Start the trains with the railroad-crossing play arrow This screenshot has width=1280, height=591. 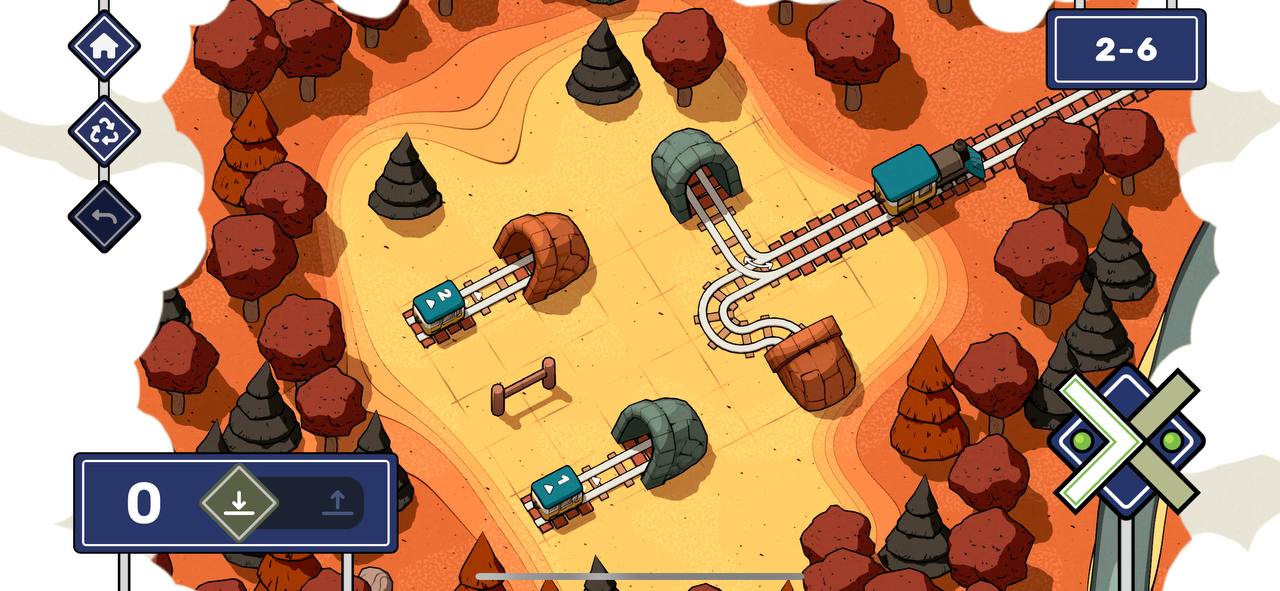1126,440
